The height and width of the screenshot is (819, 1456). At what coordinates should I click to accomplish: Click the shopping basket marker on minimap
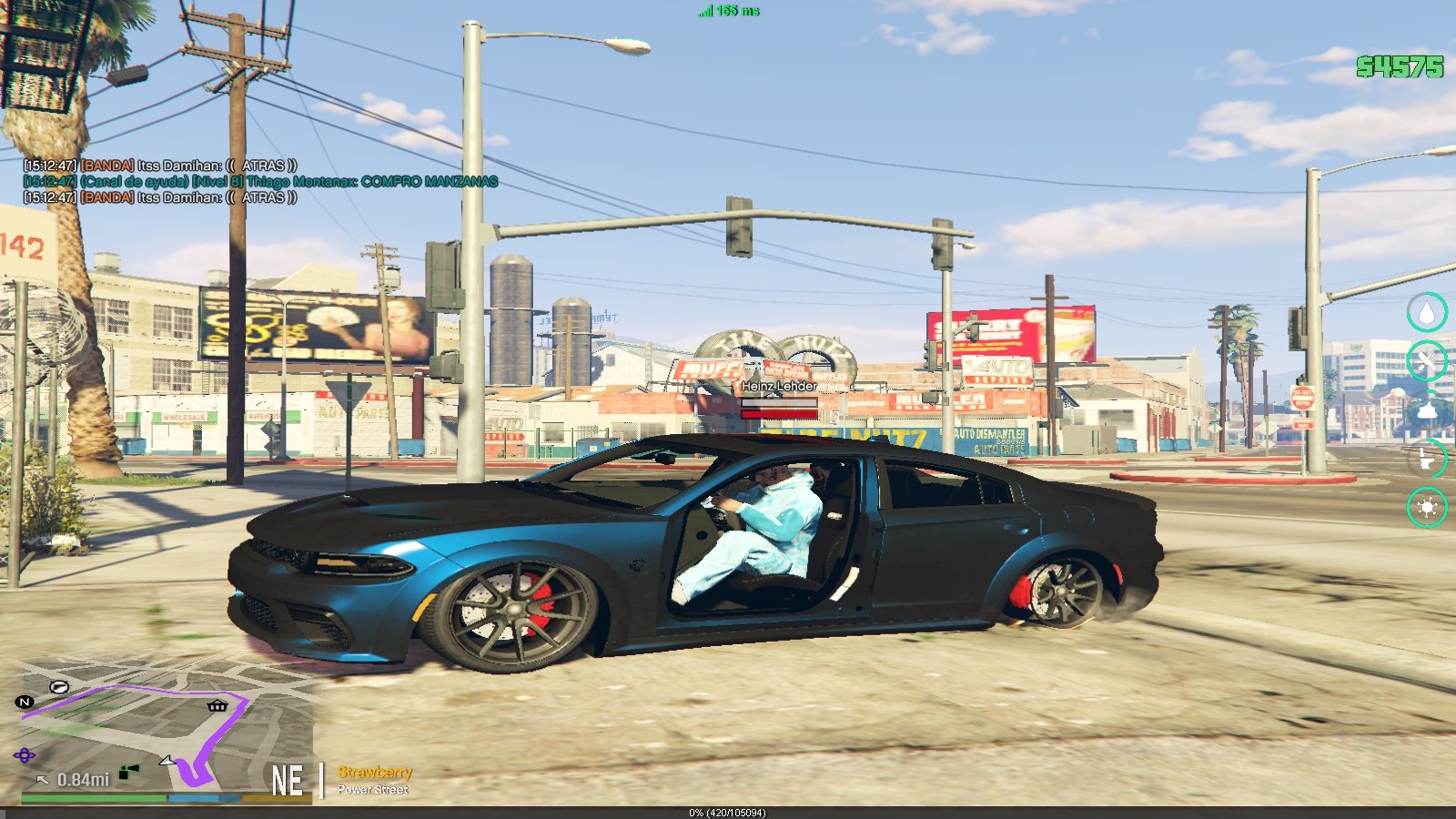217,705
